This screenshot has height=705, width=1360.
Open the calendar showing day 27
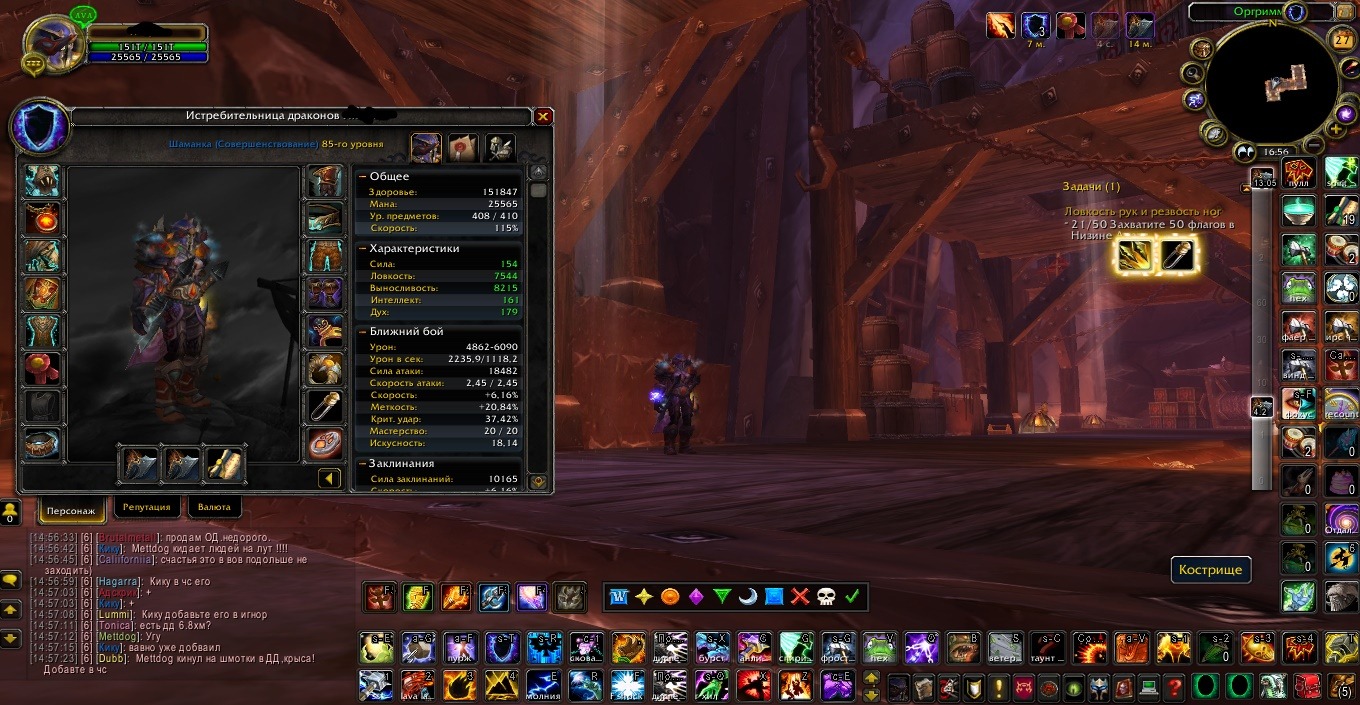tap(1343, 40)
